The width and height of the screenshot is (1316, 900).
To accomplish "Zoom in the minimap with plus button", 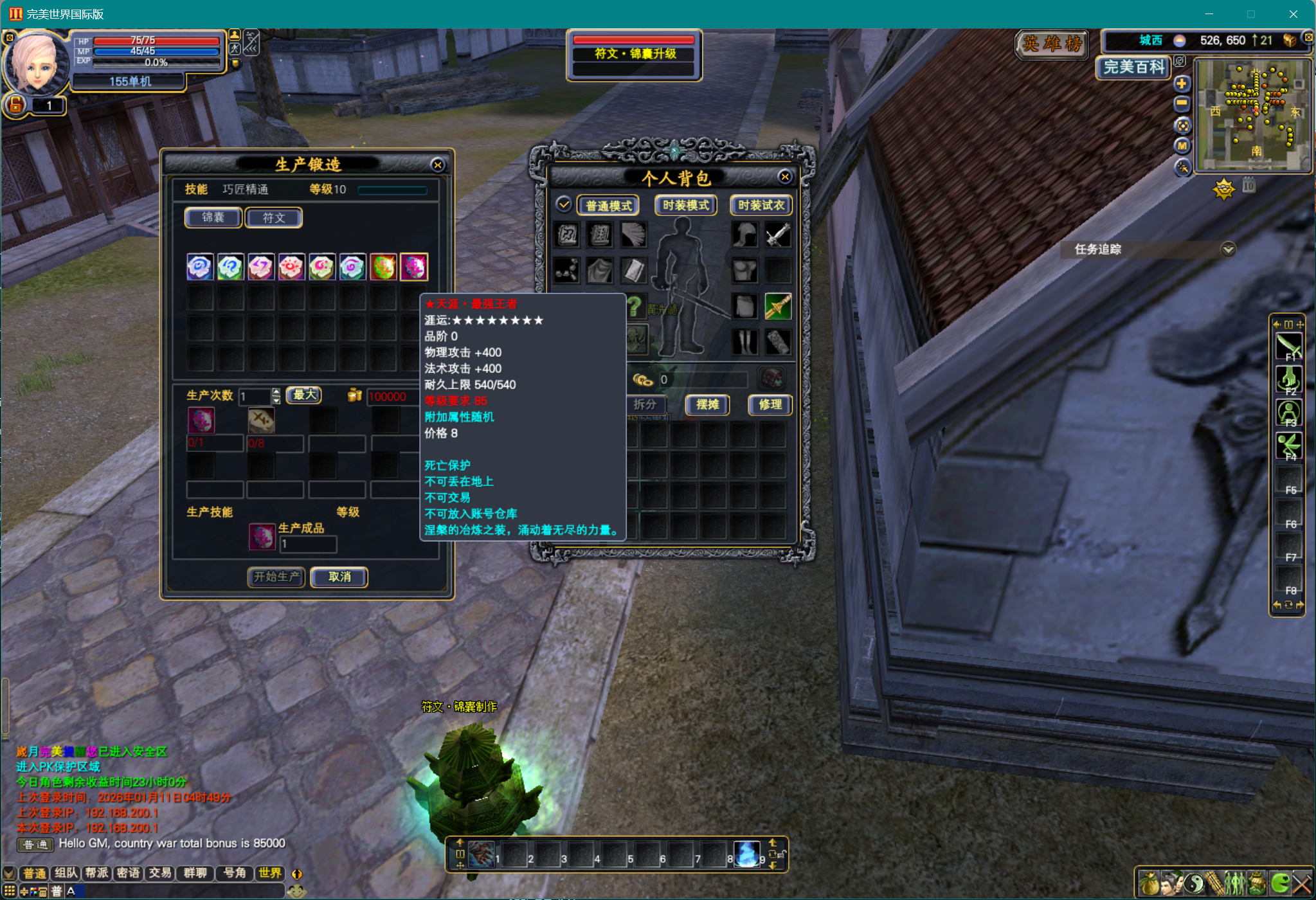I will (x=1182, y=84).
